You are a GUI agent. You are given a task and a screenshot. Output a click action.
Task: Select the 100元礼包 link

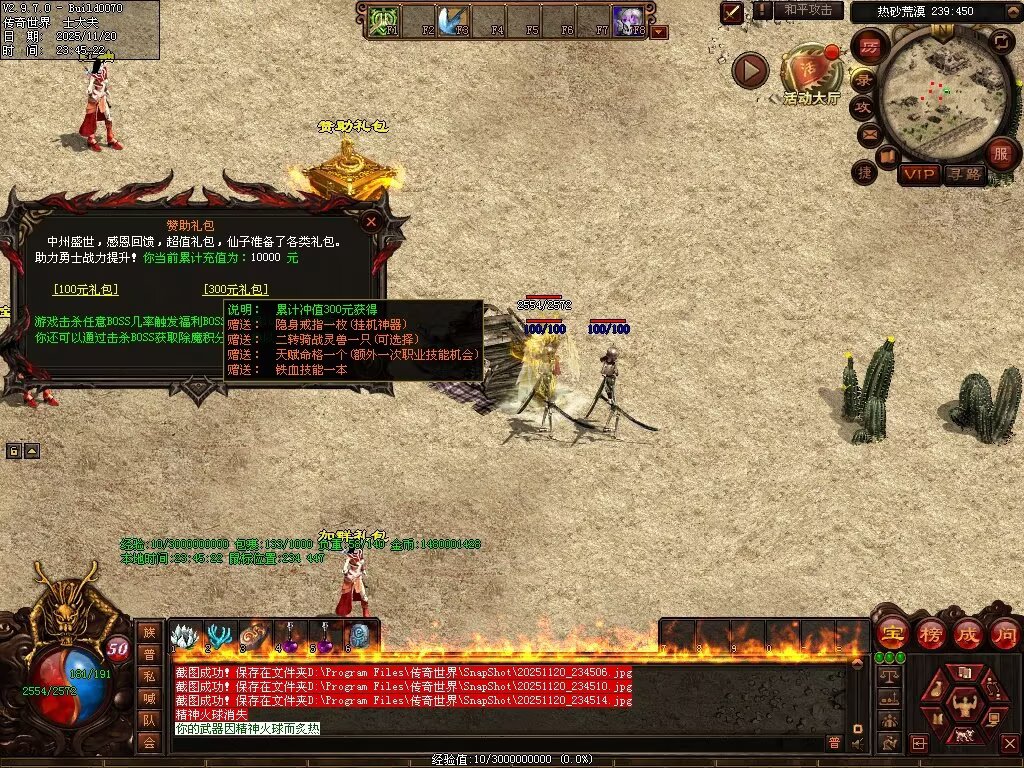[x=85, y=290]
